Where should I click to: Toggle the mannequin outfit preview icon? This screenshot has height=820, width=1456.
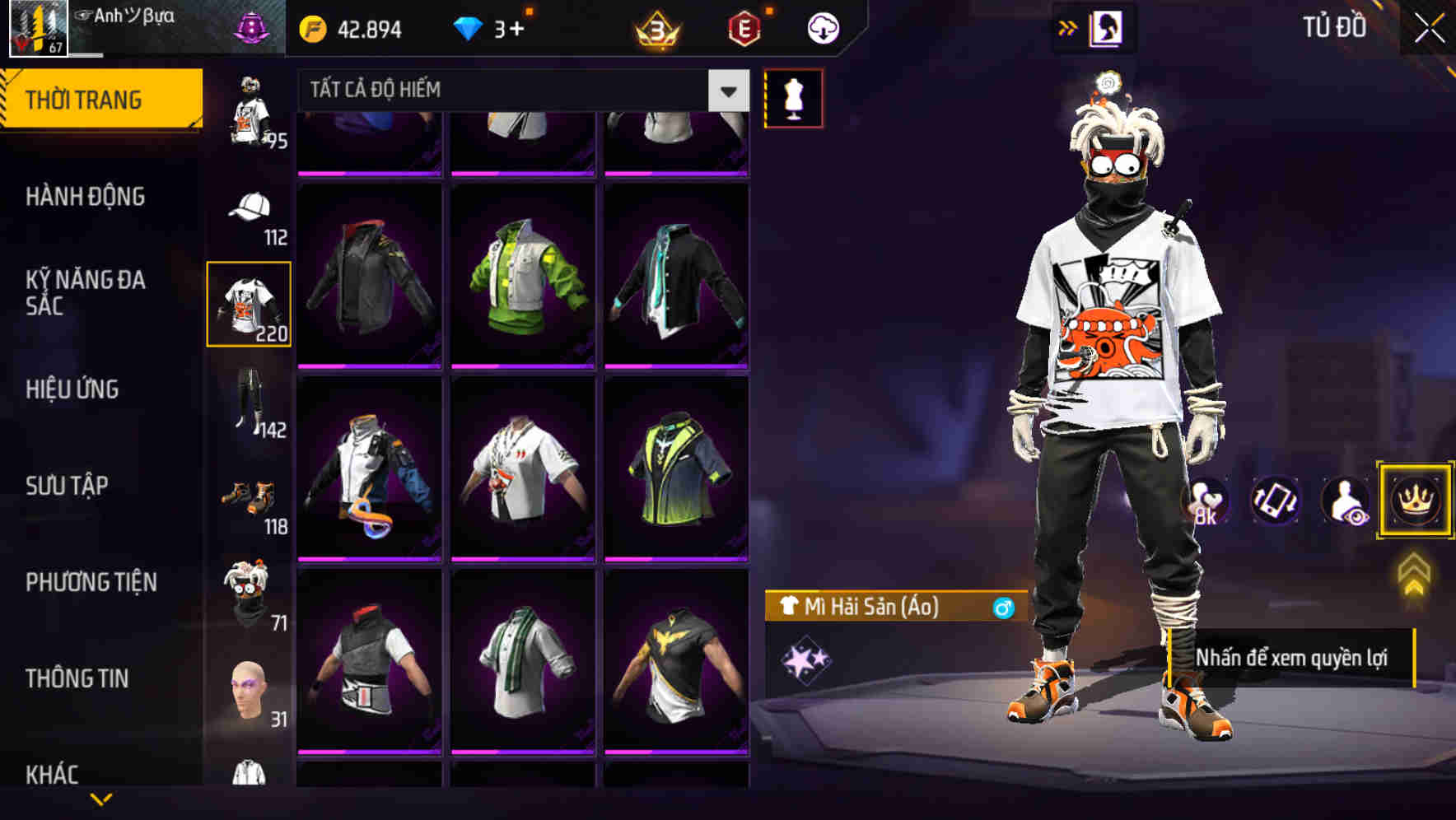pyautogui.click(x=793, y=97)
